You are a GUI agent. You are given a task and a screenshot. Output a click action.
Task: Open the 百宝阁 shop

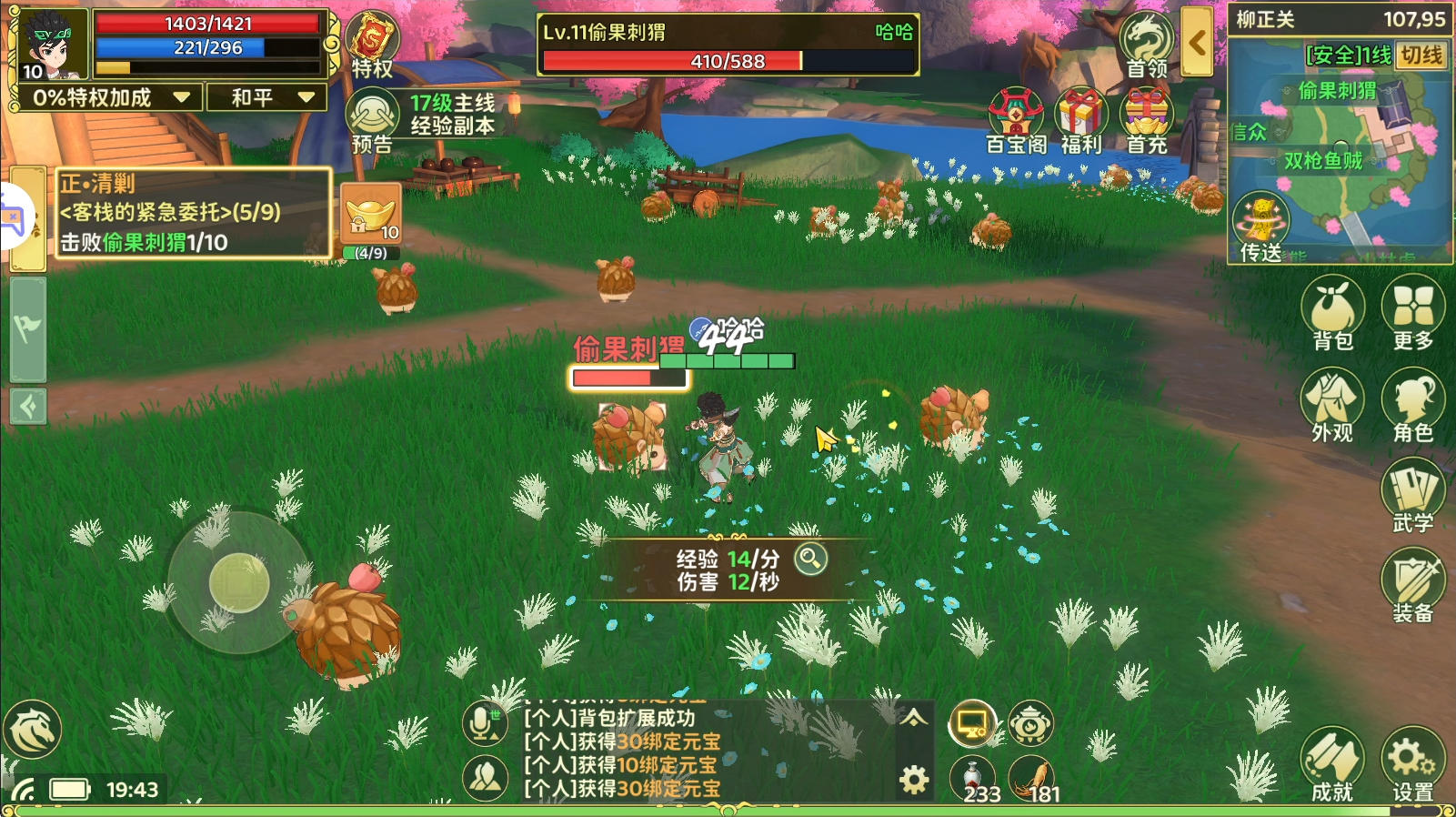(x=1016, y=120)
